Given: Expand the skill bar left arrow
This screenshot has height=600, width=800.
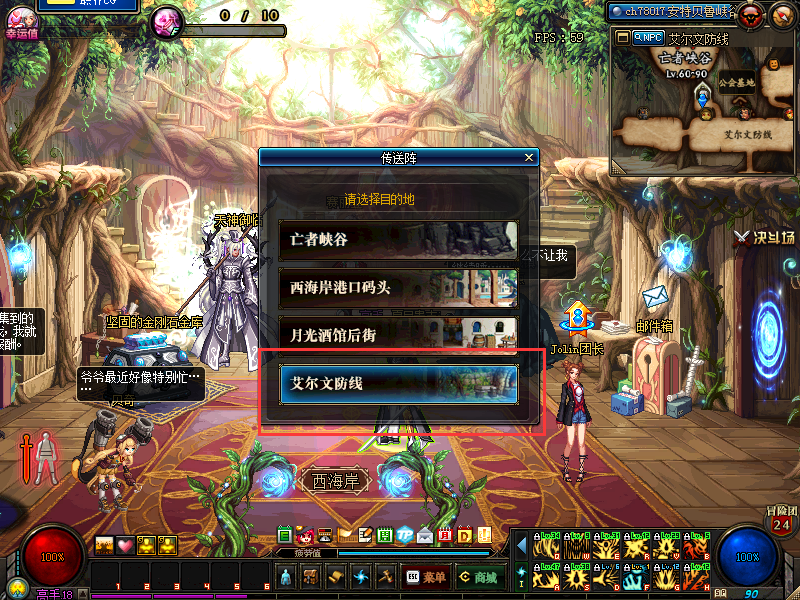Looking at the screenshot, I should (x=521, y=545).
